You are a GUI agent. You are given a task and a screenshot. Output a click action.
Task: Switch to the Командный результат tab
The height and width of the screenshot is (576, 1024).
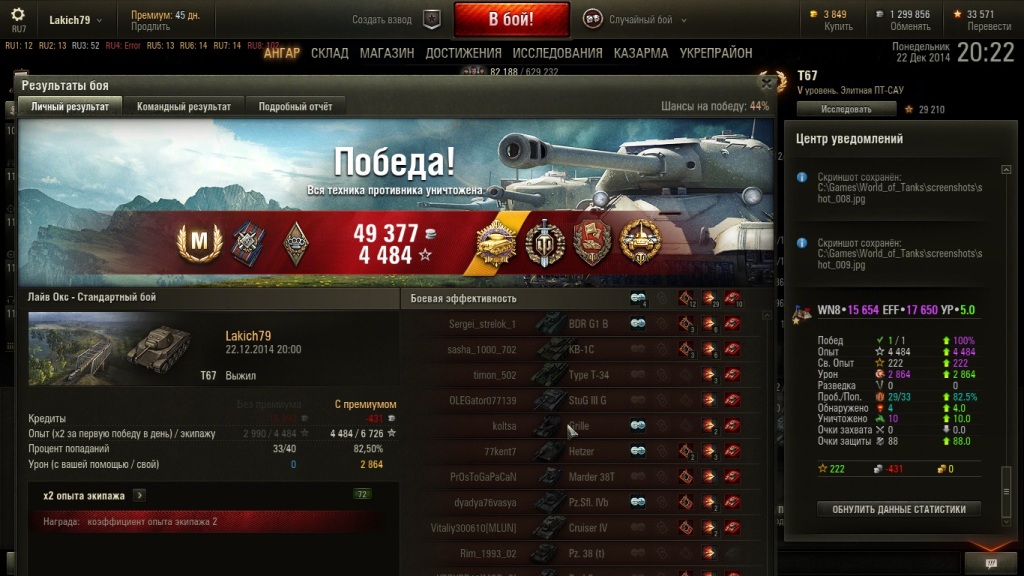[x=184, y=107]
